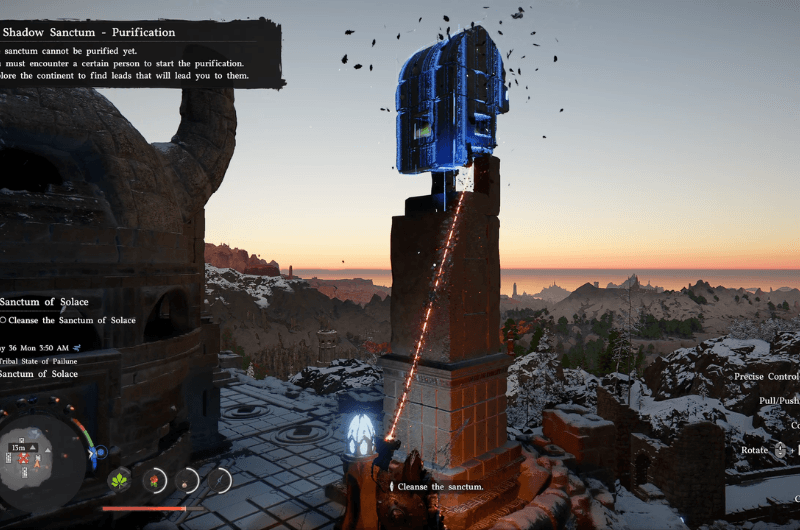Choose the blue spear weapon slot
The width and height of the screenshot is (800, 530).
click(218, 481)
